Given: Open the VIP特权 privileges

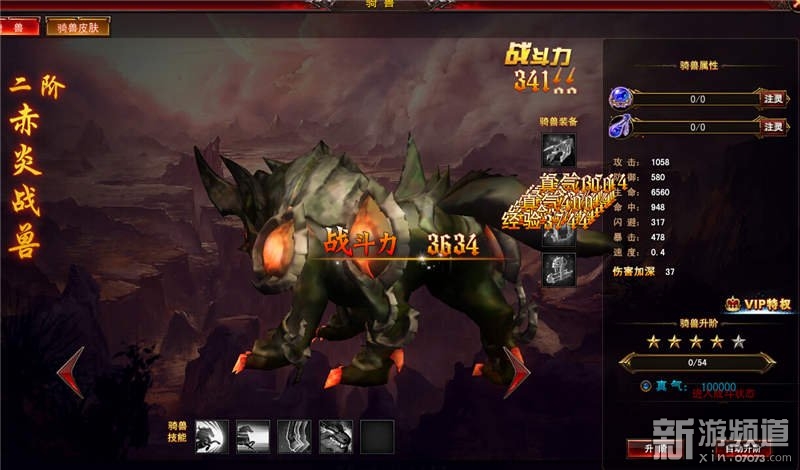Looking at the screenshot, I should (x=759, y=304).
